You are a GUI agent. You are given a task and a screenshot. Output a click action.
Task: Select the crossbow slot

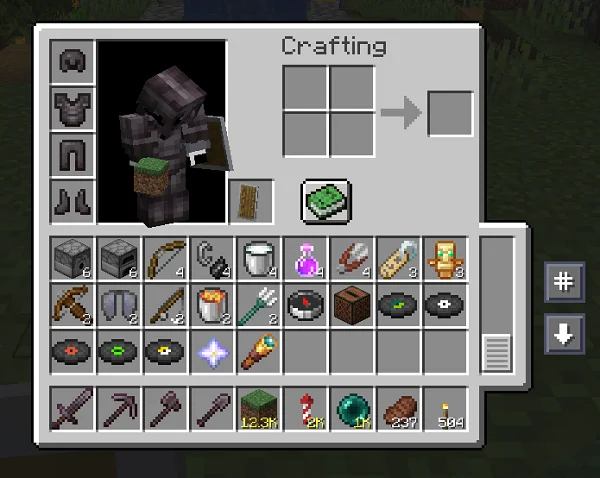point(73,304)
